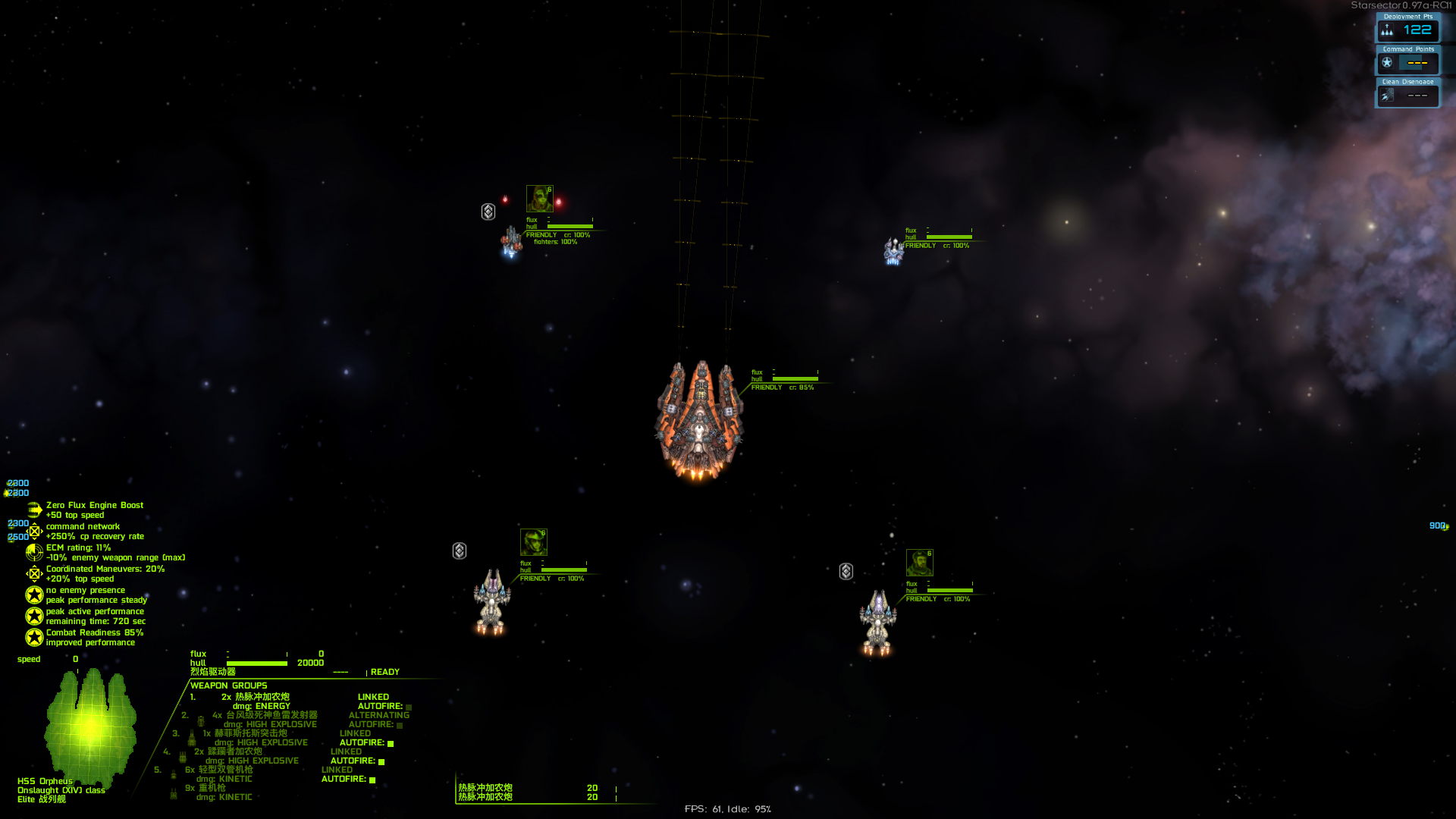
Task: Pick weapon group 4 high explosive cannons
Action: pyautogui.click(x=234, y=752)
